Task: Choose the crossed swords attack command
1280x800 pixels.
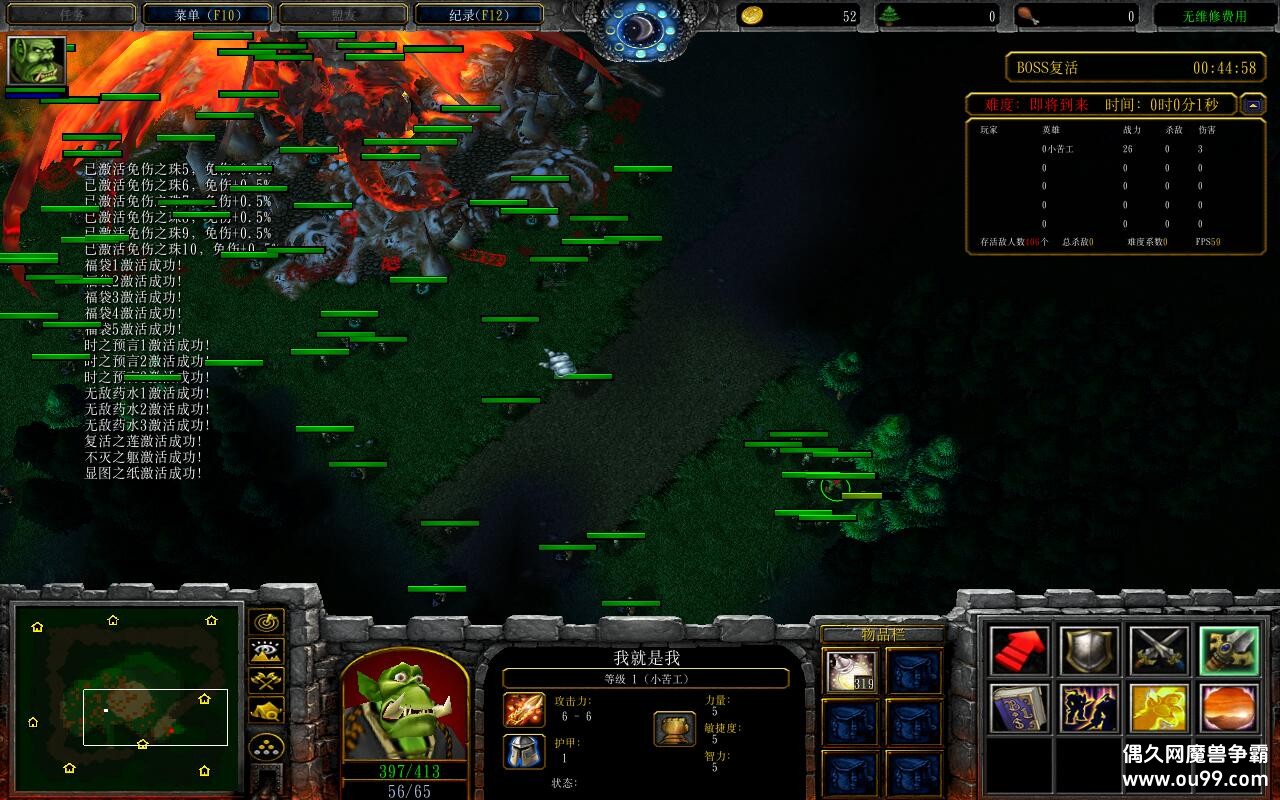Action: click(1159, 651)
